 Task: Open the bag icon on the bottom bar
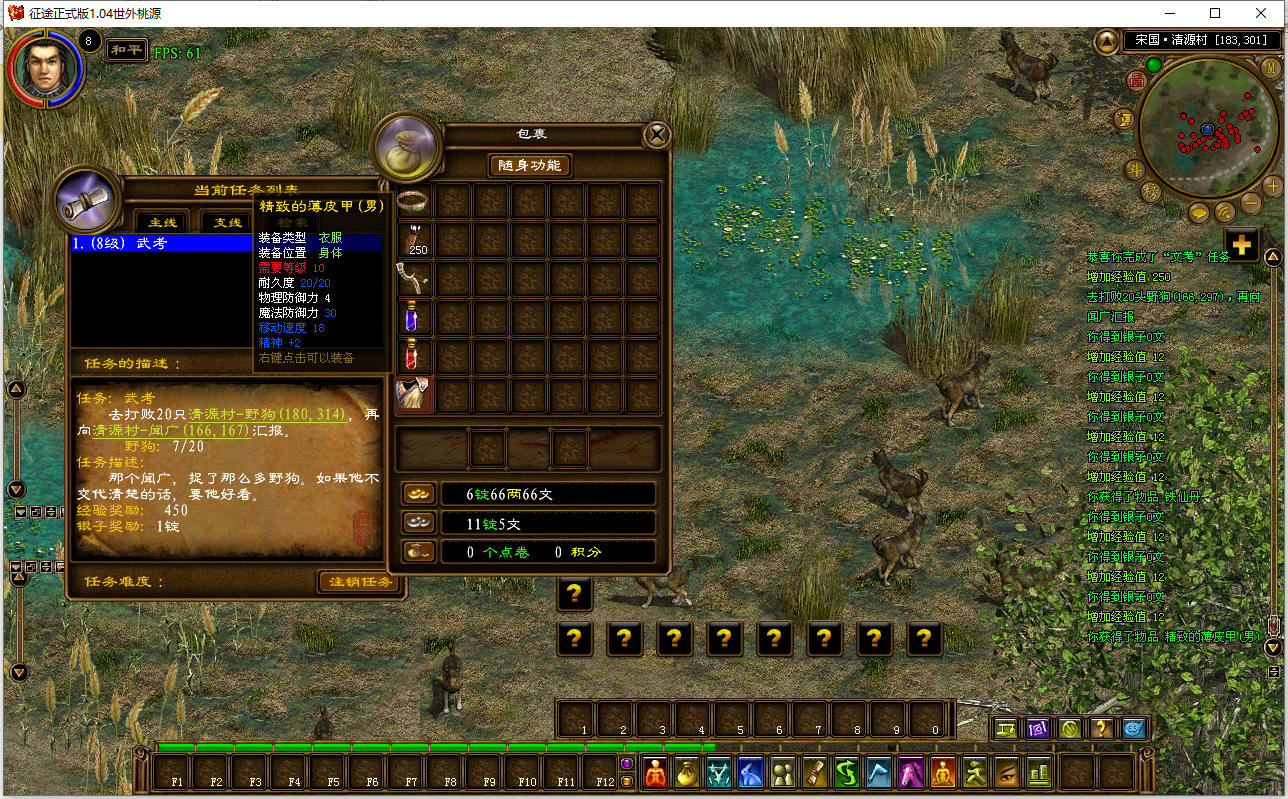[x=687, y=772]
